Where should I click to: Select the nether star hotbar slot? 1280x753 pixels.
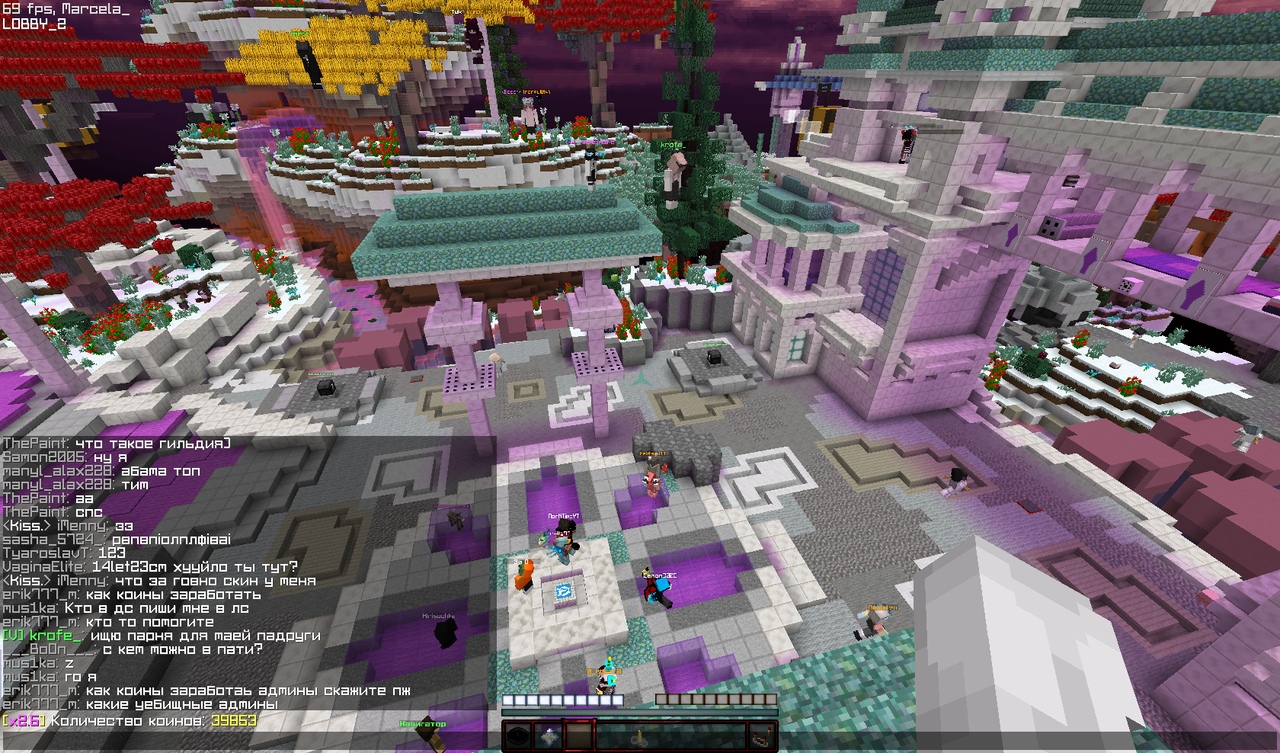click(548, 737)
